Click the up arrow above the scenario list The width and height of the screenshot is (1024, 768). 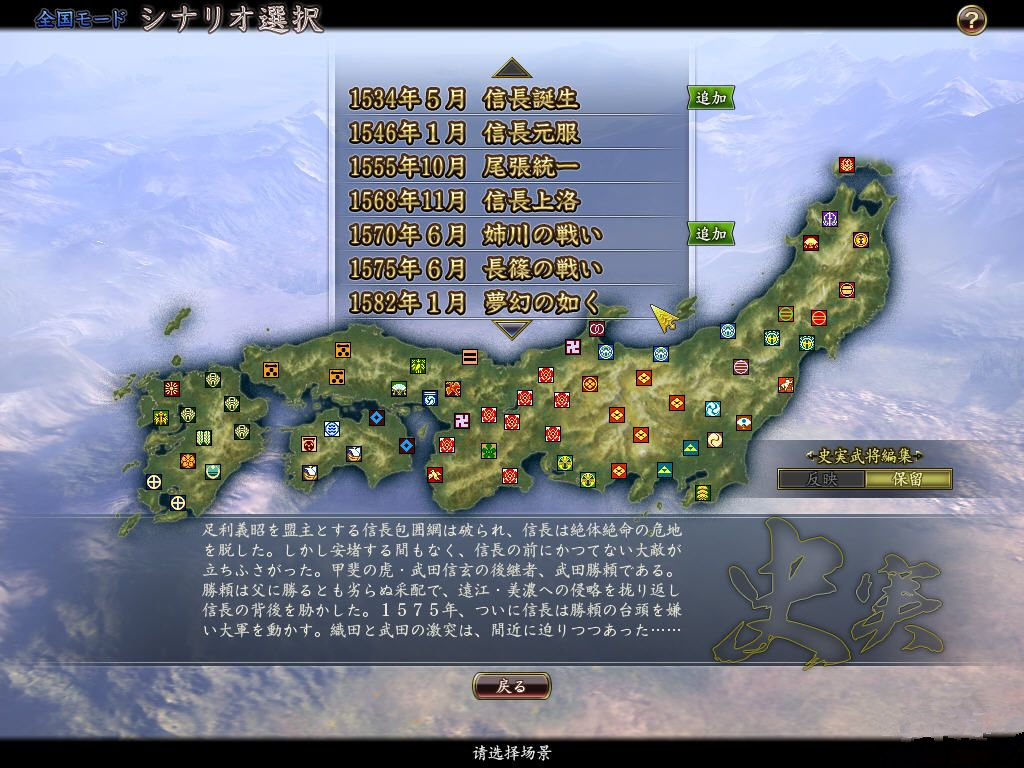tap(512, 68)
